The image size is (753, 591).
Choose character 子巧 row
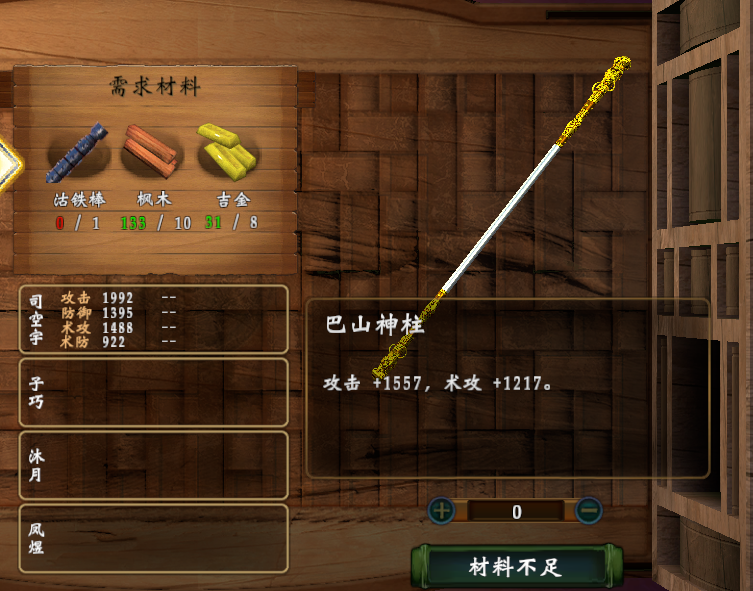[x=154, y=392]
